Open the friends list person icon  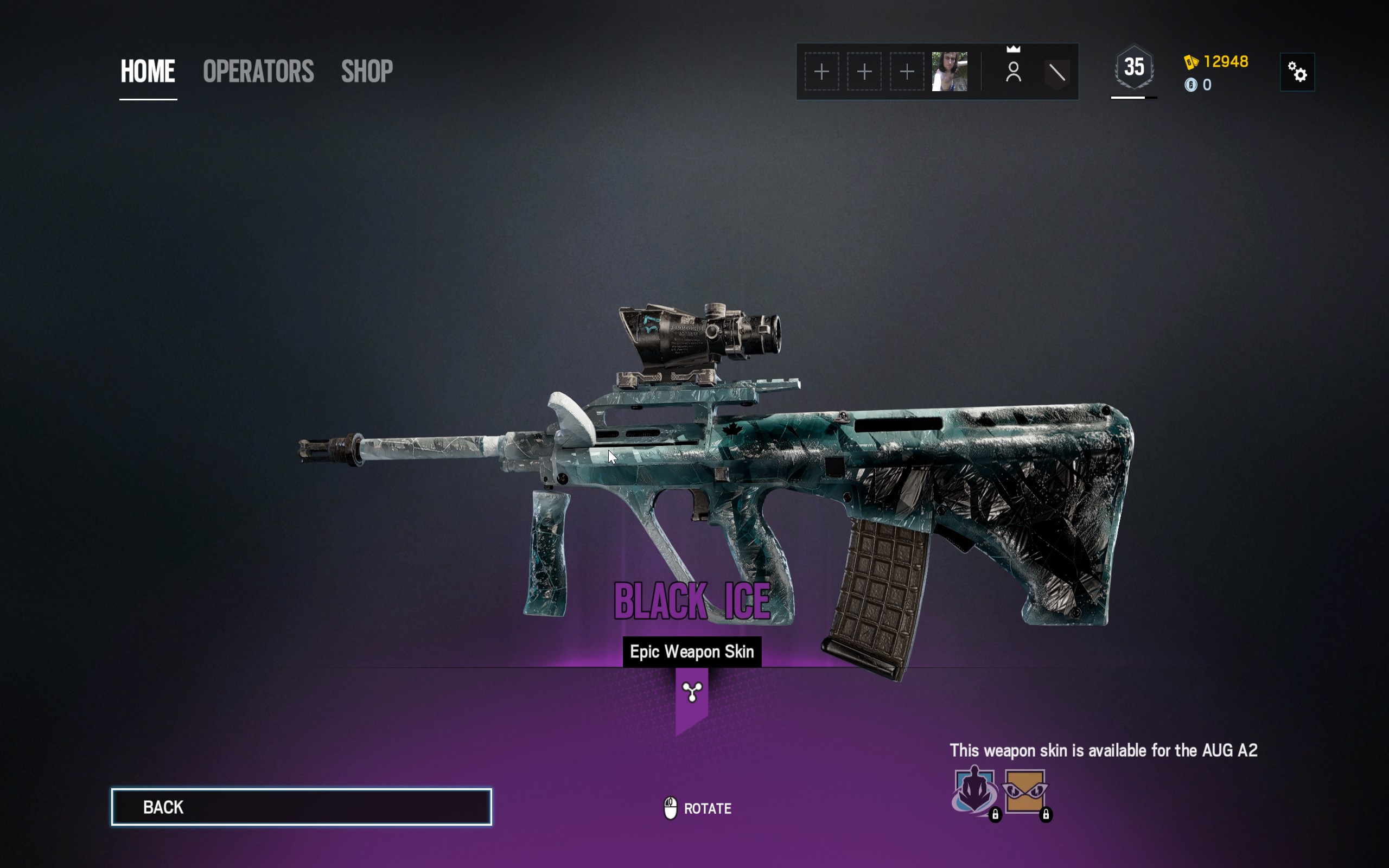(x=1014, y=72)
